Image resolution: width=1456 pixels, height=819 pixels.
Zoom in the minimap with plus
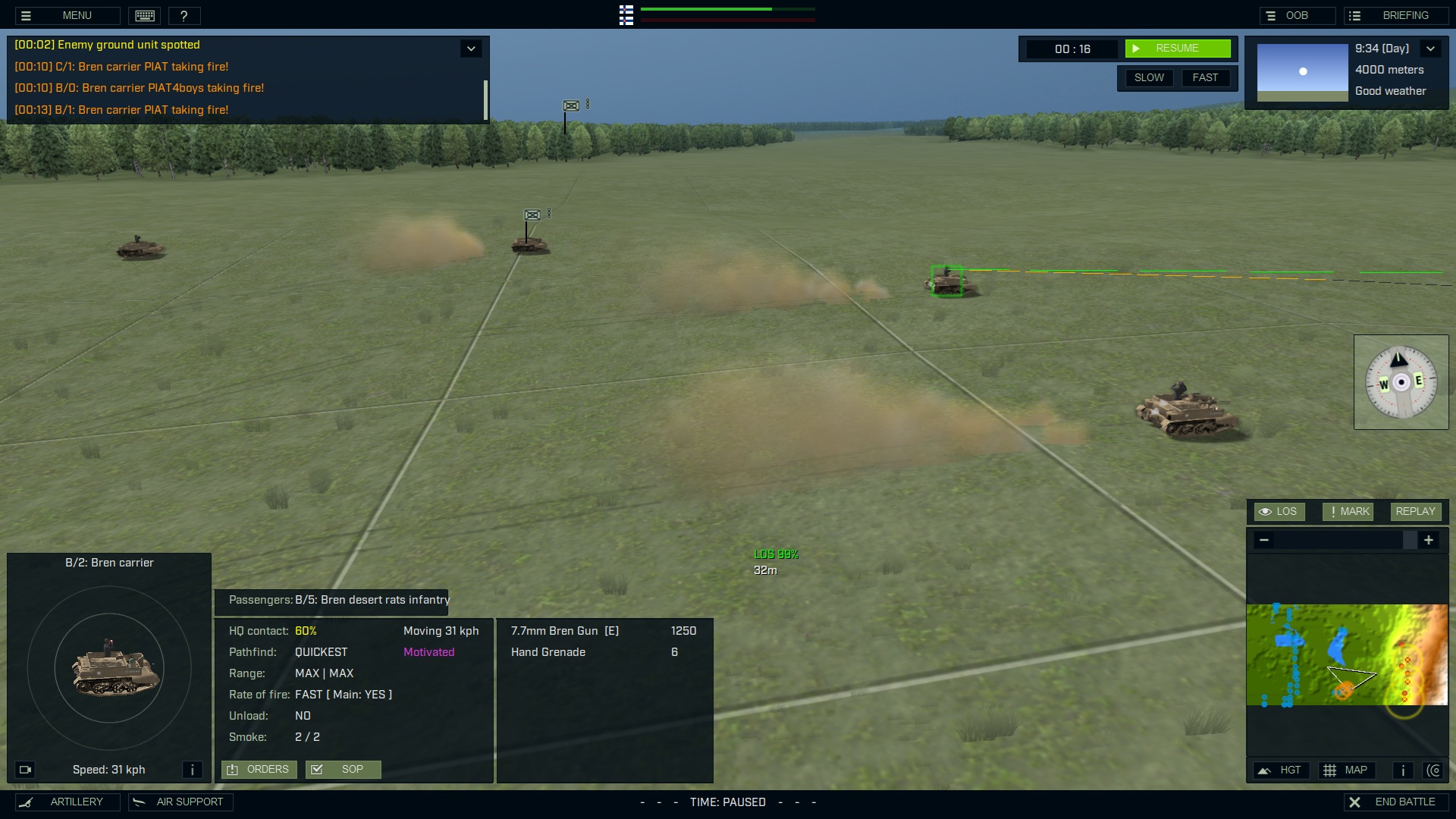tap(1429, 540)
